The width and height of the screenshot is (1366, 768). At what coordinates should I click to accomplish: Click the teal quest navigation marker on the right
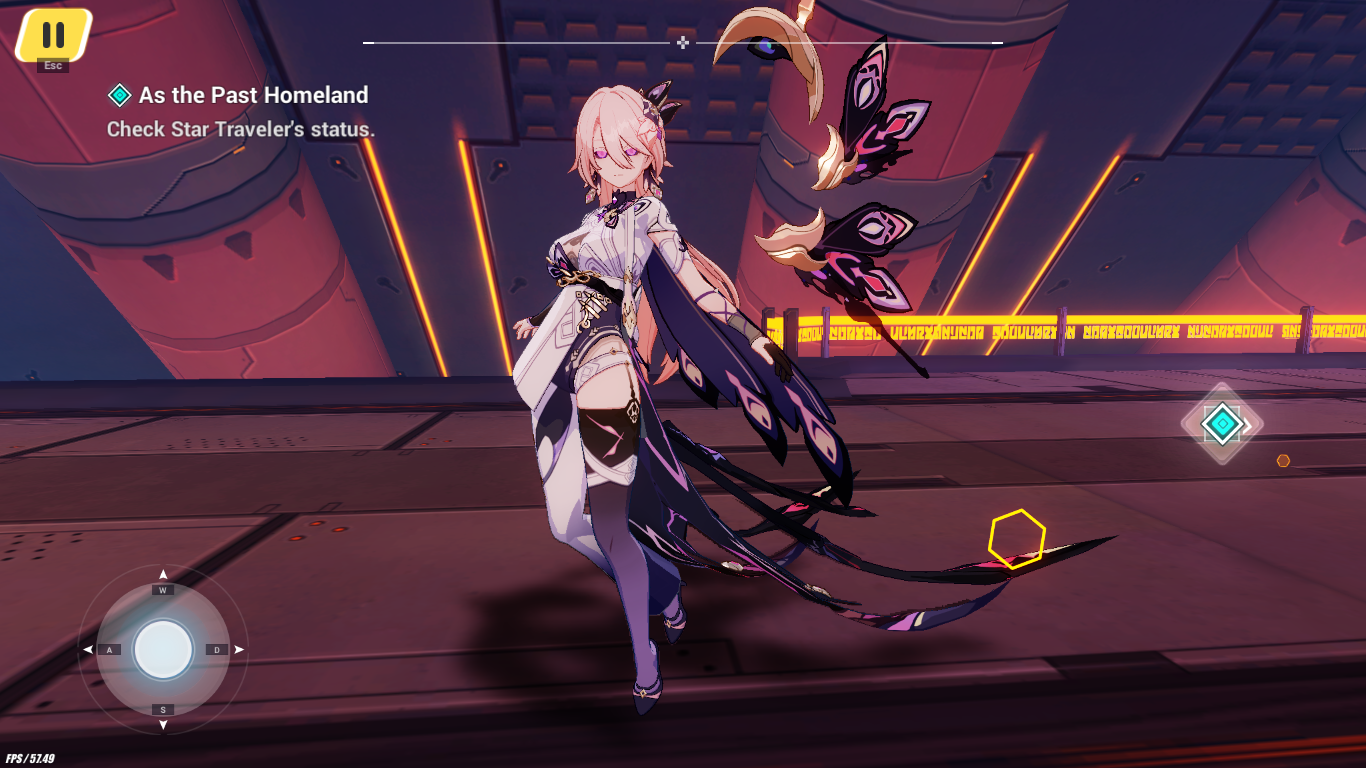[x=1223, y=424]
